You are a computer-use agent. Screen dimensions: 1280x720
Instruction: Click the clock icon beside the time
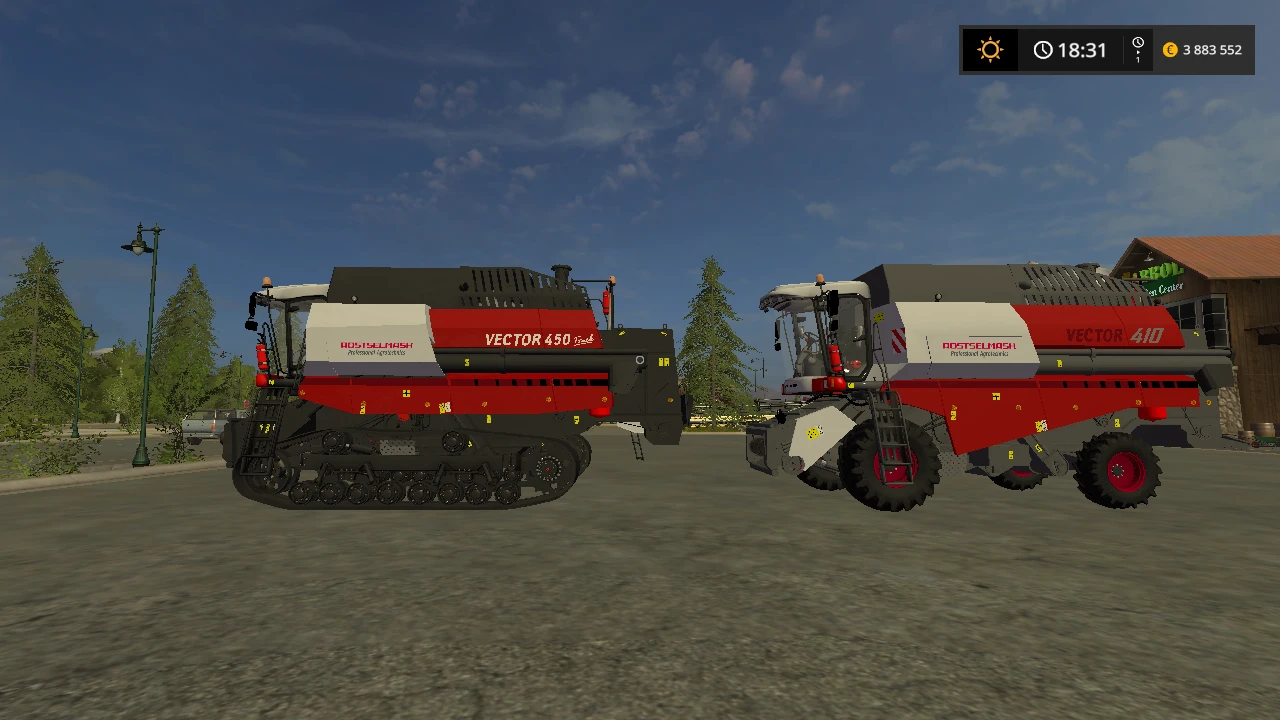click(x=1044, y=49)
